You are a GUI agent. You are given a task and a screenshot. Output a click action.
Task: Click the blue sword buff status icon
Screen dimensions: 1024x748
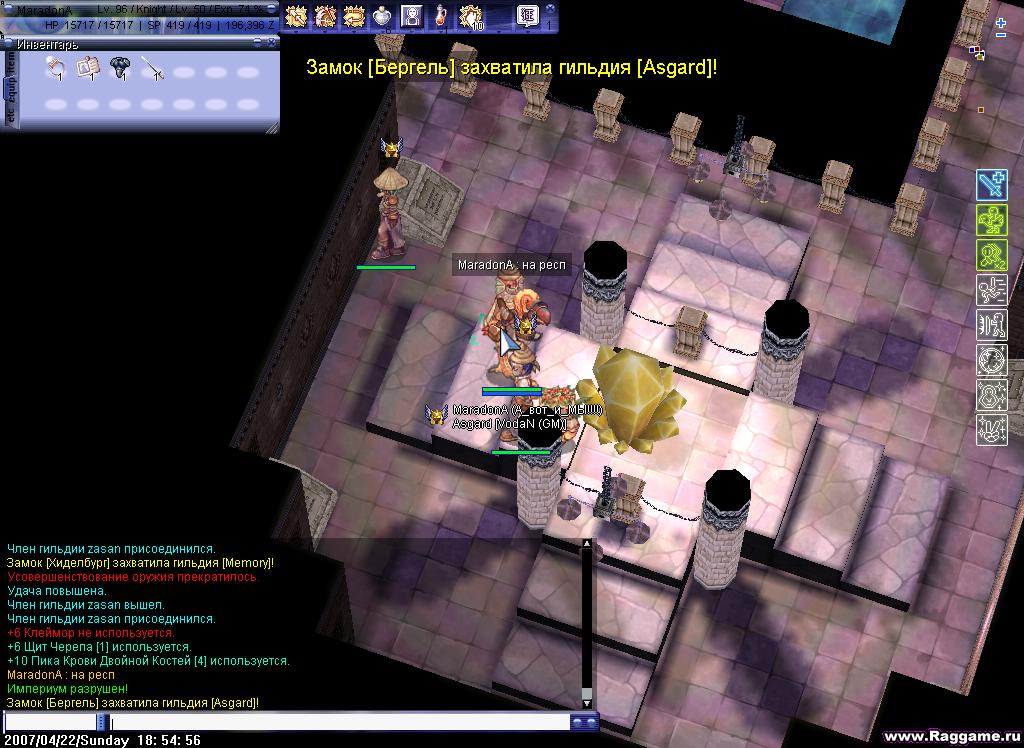(x=991, y=185)
